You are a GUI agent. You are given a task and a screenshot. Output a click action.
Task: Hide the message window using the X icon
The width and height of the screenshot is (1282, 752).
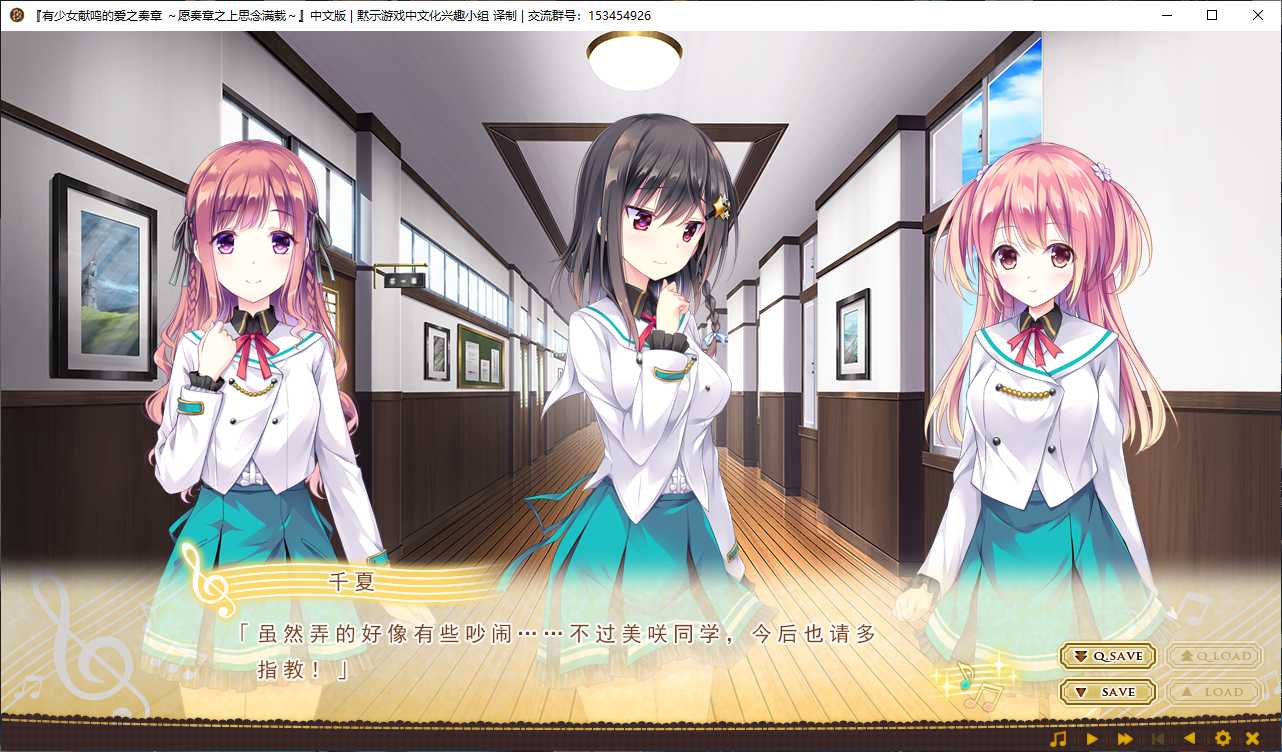point(1253,738)
